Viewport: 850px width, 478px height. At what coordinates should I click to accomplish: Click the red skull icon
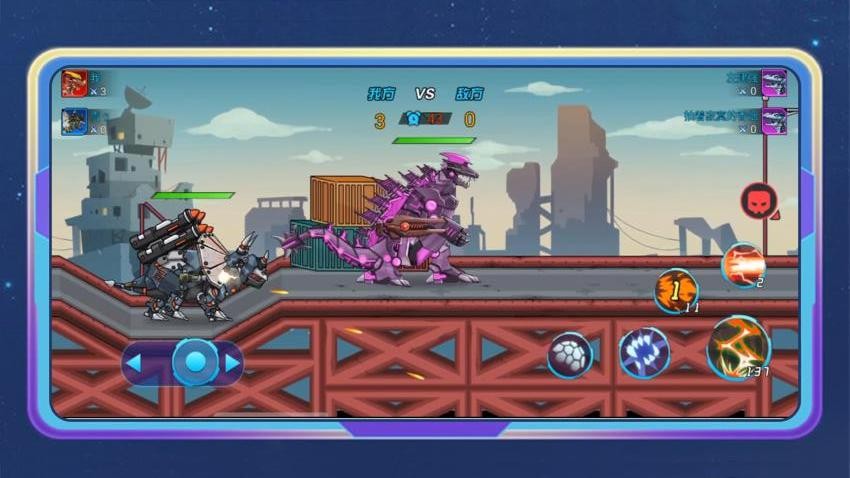758,201
